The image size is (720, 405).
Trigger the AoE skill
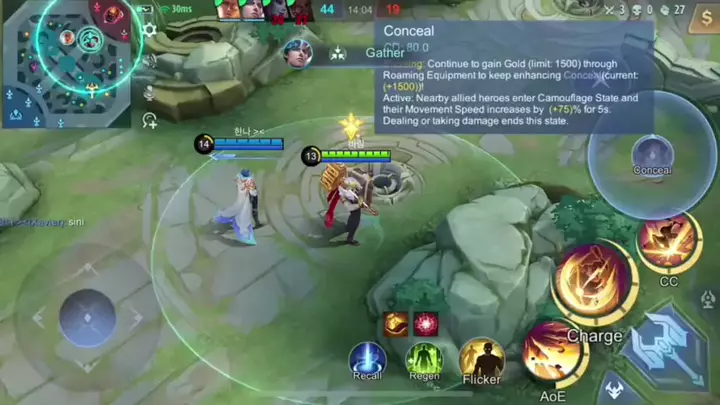[x=552, y=352]
